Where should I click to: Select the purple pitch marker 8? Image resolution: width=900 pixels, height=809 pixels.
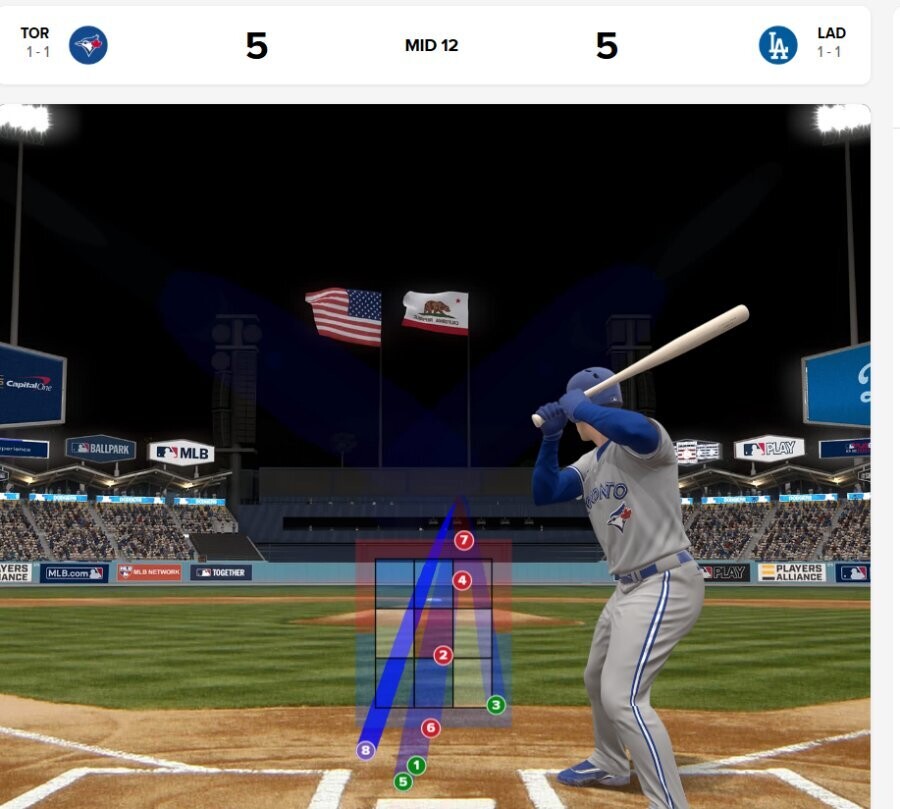click(366, 750)
